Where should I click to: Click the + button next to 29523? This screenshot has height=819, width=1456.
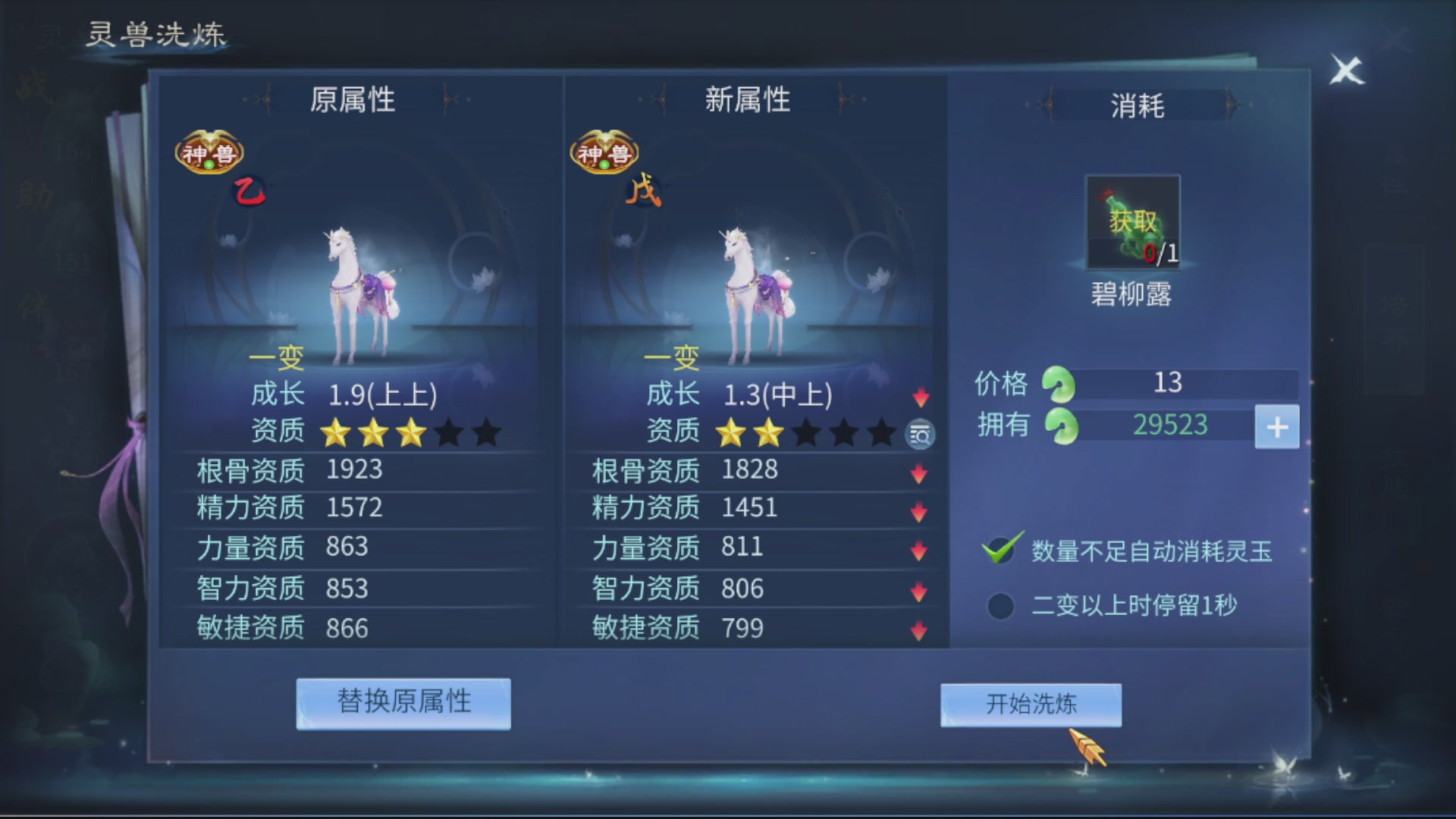[x=1278, y=427]
